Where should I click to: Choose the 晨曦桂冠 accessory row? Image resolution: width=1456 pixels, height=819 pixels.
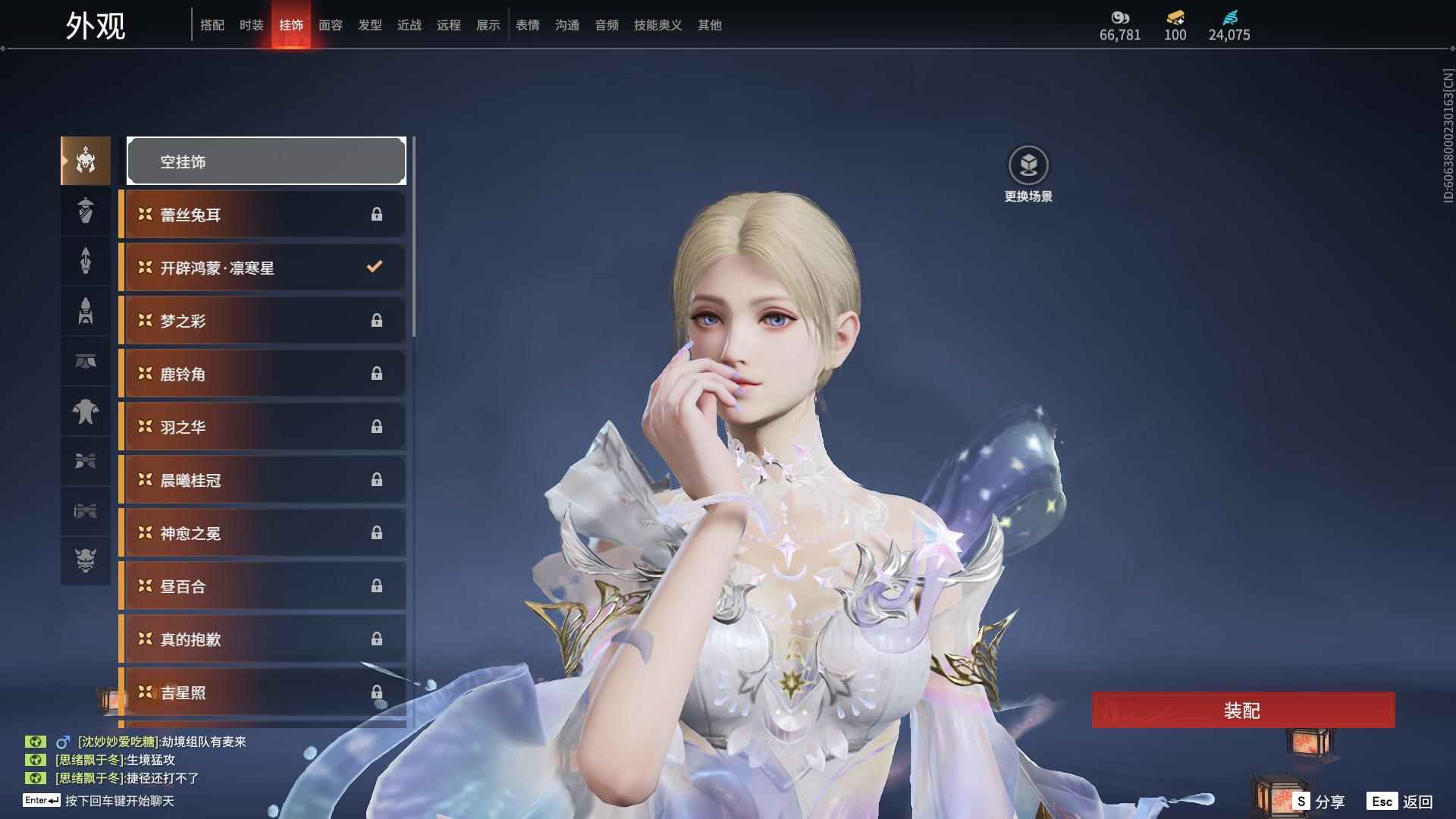point(263,480)
